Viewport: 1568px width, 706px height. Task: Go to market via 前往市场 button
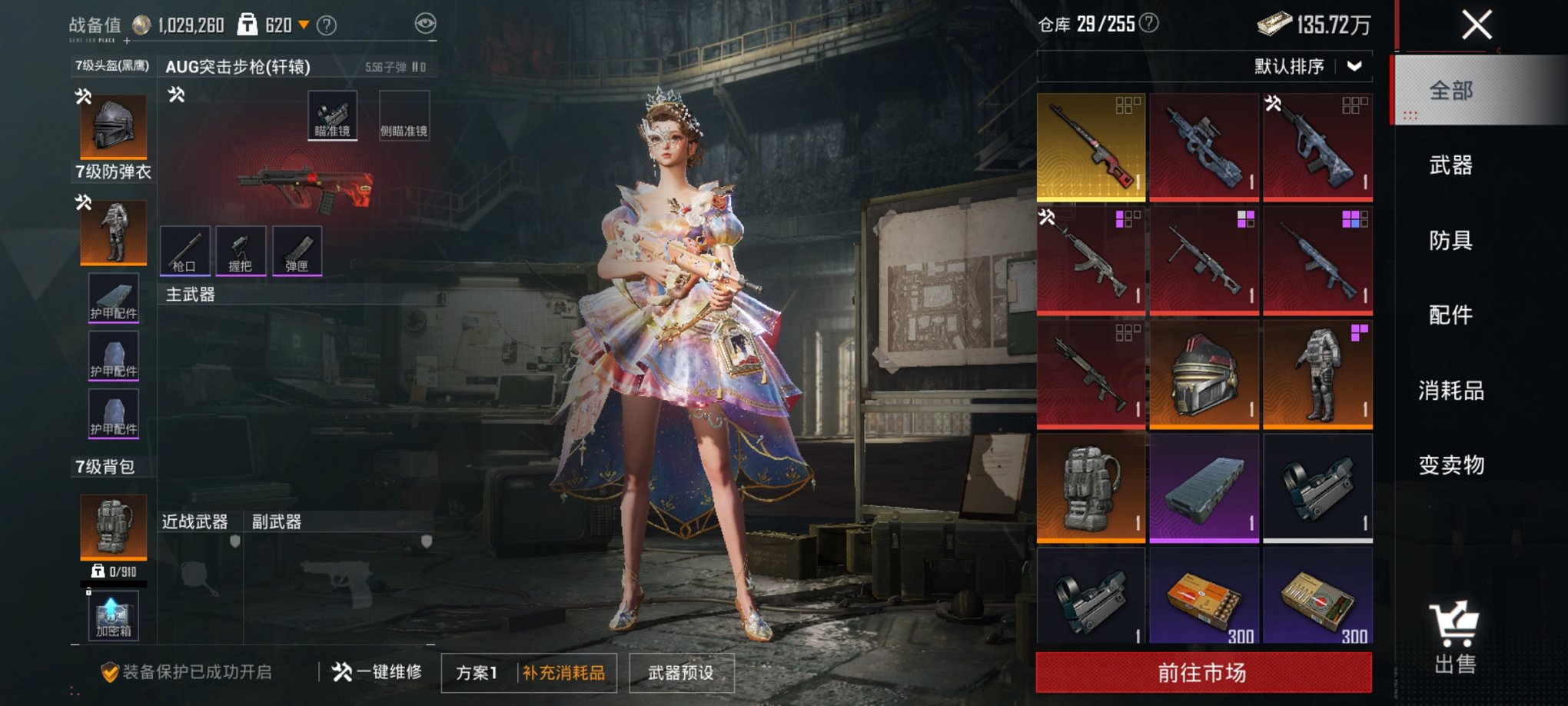pyautogui.click(x=1203, y=673)
